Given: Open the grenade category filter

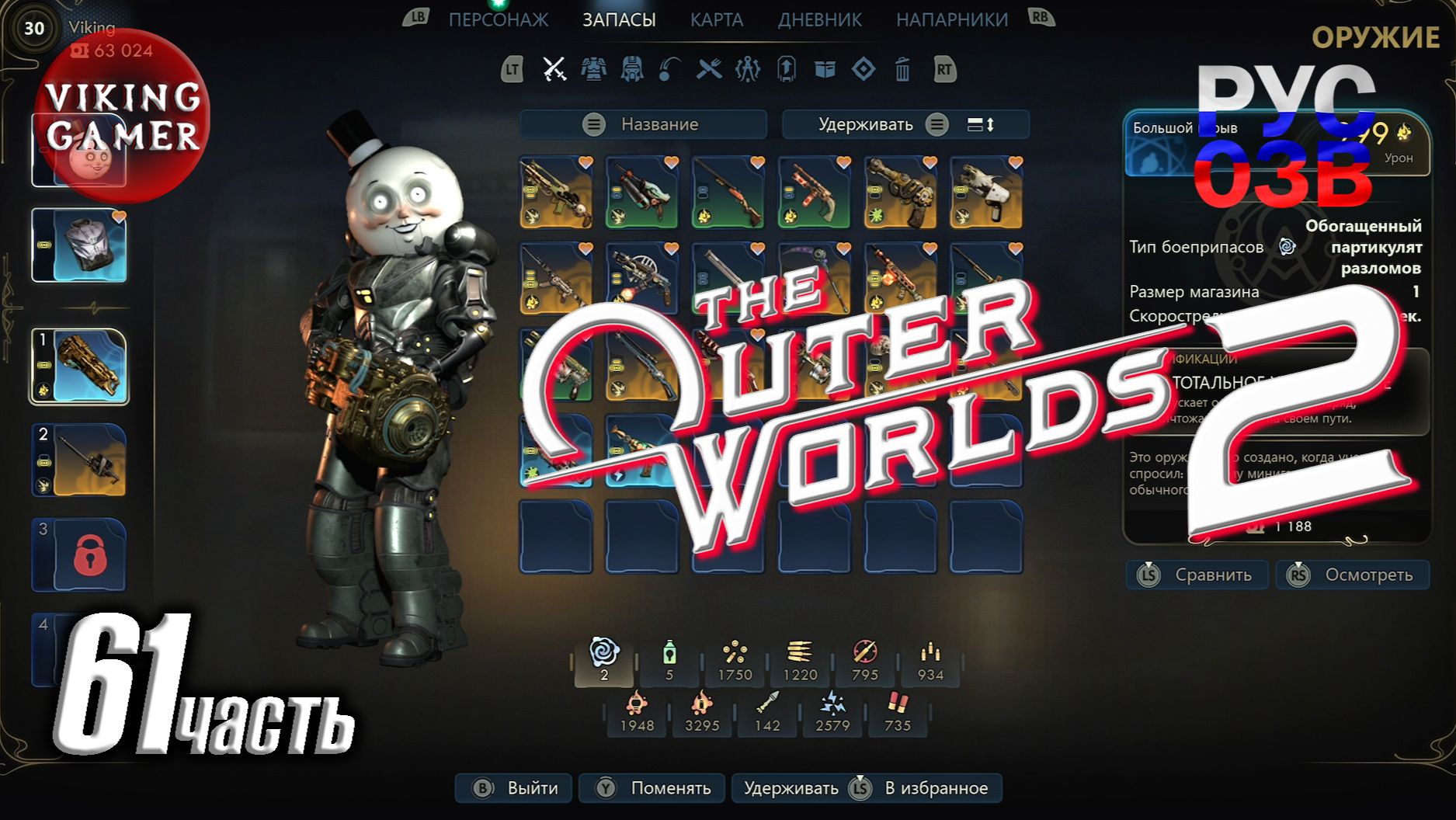Looking at the screenshot, I should tap(670, 70).
